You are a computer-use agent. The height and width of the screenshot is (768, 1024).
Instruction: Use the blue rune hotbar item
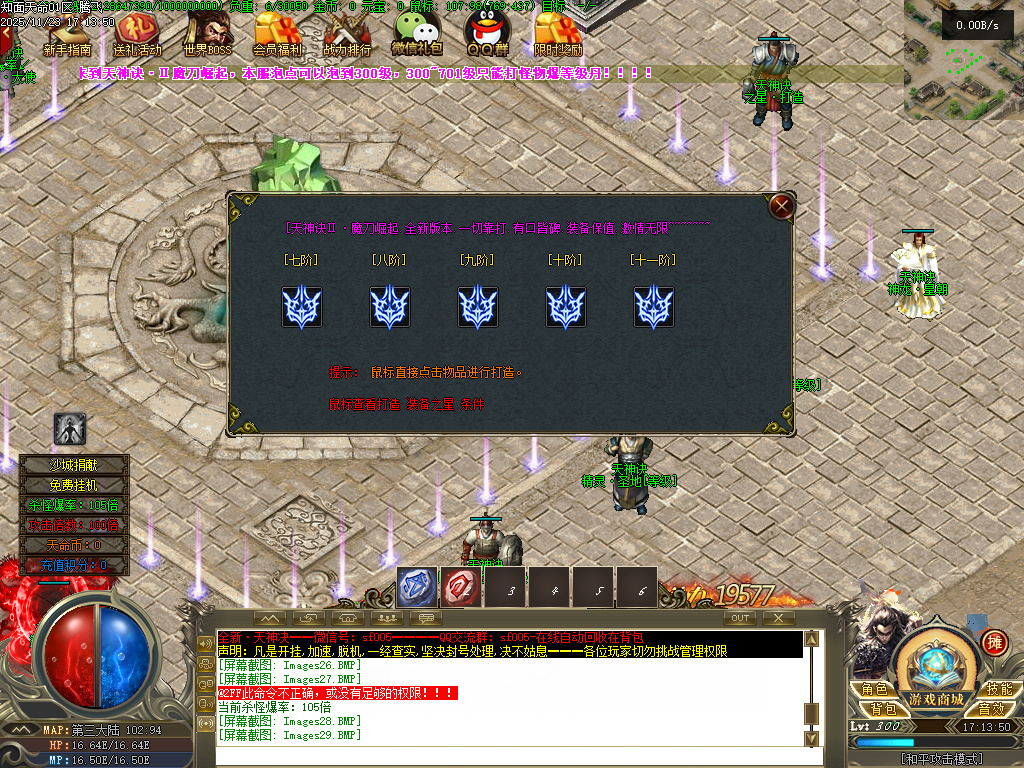[417, 588]
